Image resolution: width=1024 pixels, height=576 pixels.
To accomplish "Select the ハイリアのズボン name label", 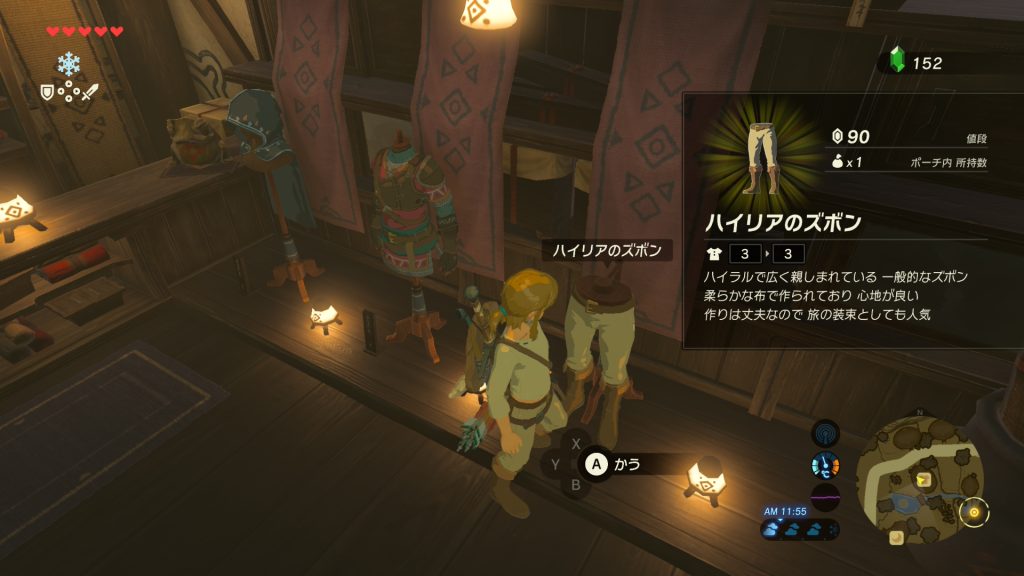I will (x=607, y=251).
